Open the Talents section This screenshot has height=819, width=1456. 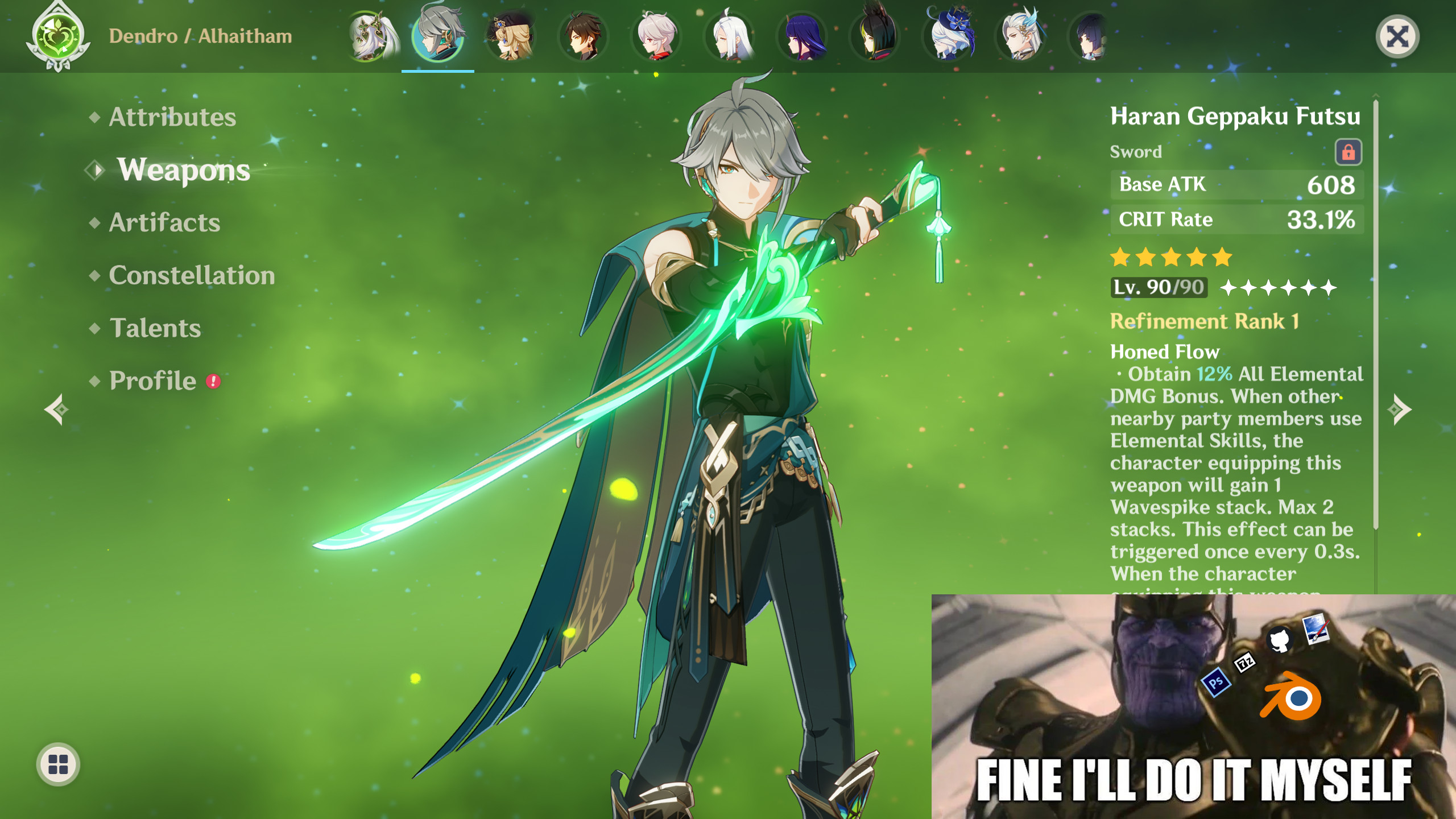(154, 328)
